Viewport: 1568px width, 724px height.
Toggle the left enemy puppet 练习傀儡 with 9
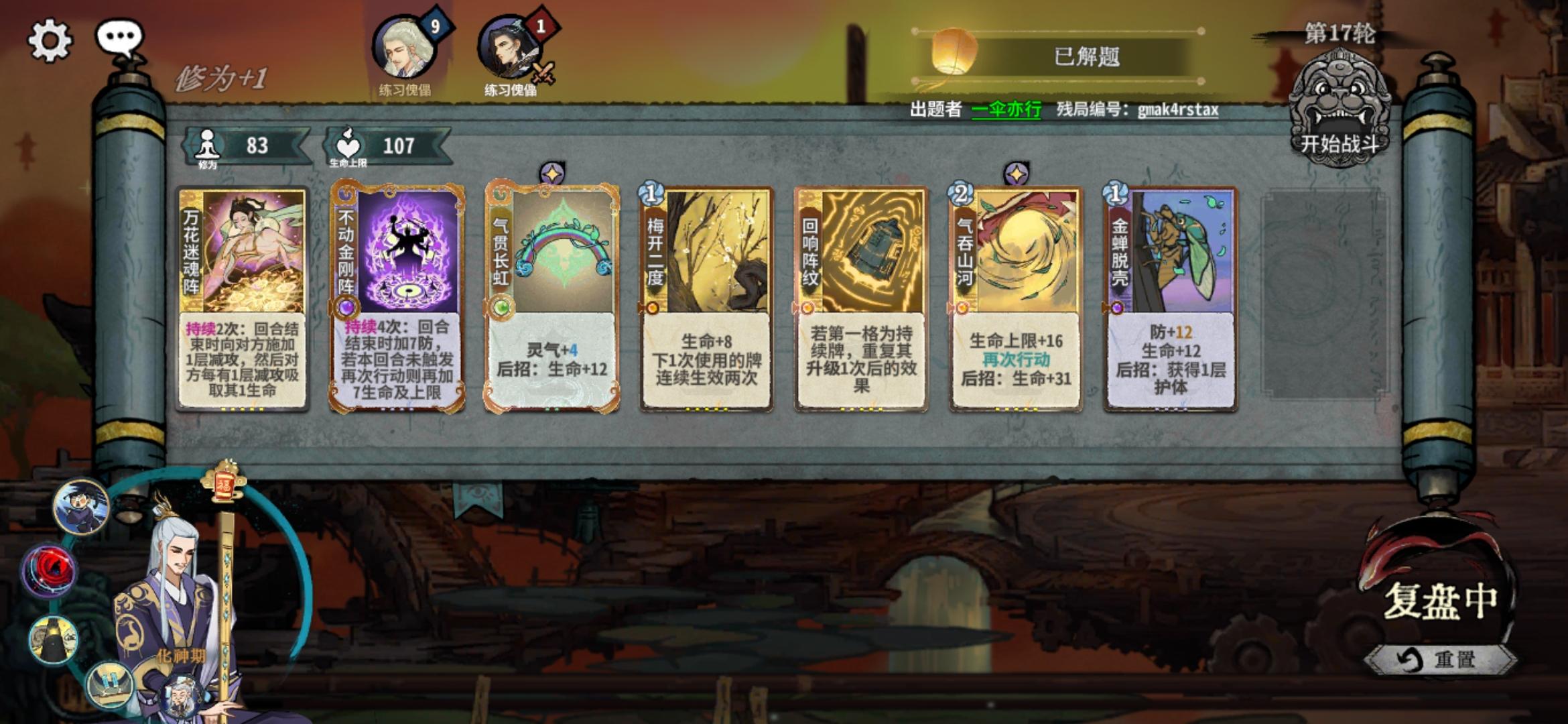[402, 47]
